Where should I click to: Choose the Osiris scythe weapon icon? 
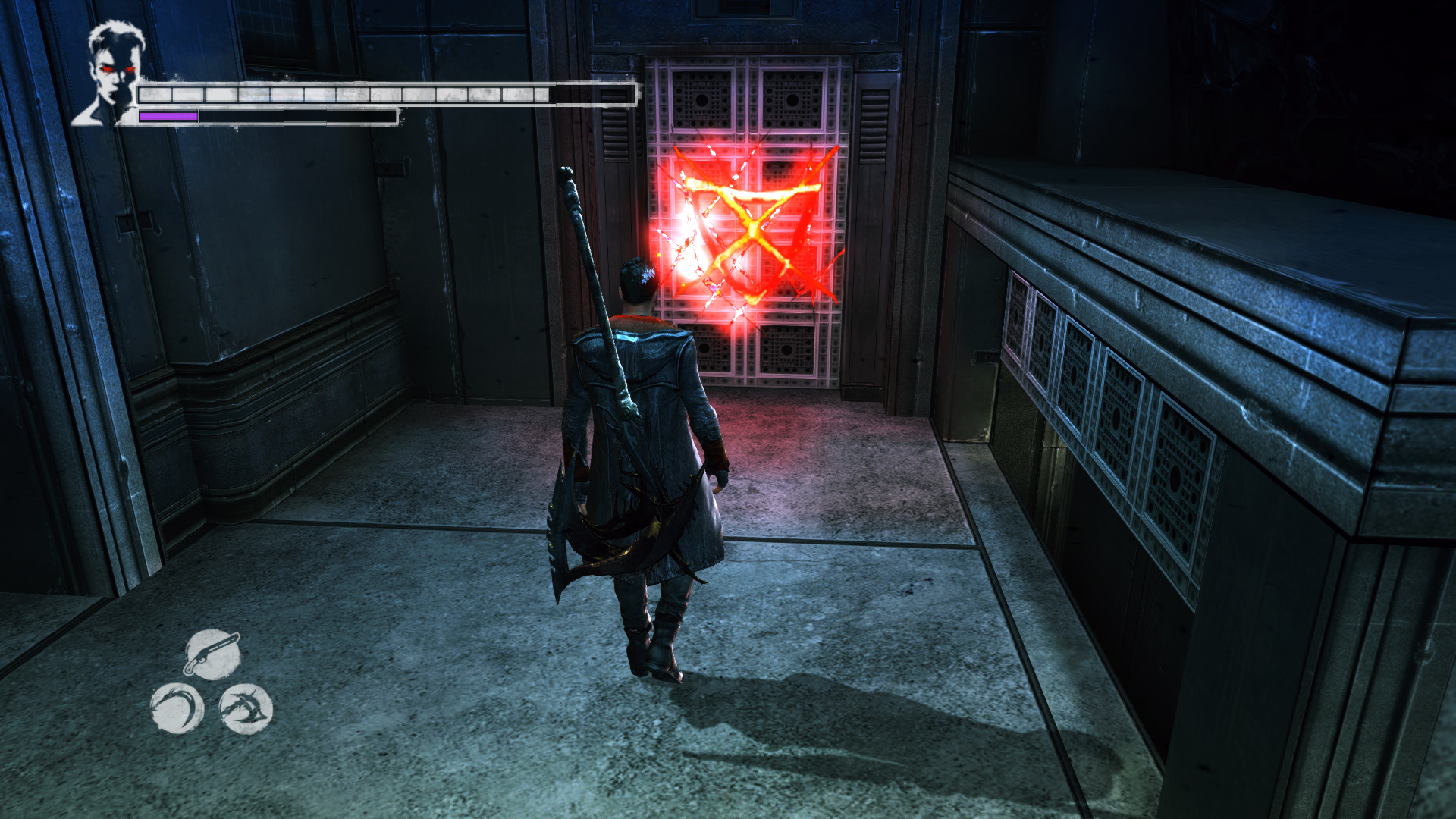(x=177, y=708)
